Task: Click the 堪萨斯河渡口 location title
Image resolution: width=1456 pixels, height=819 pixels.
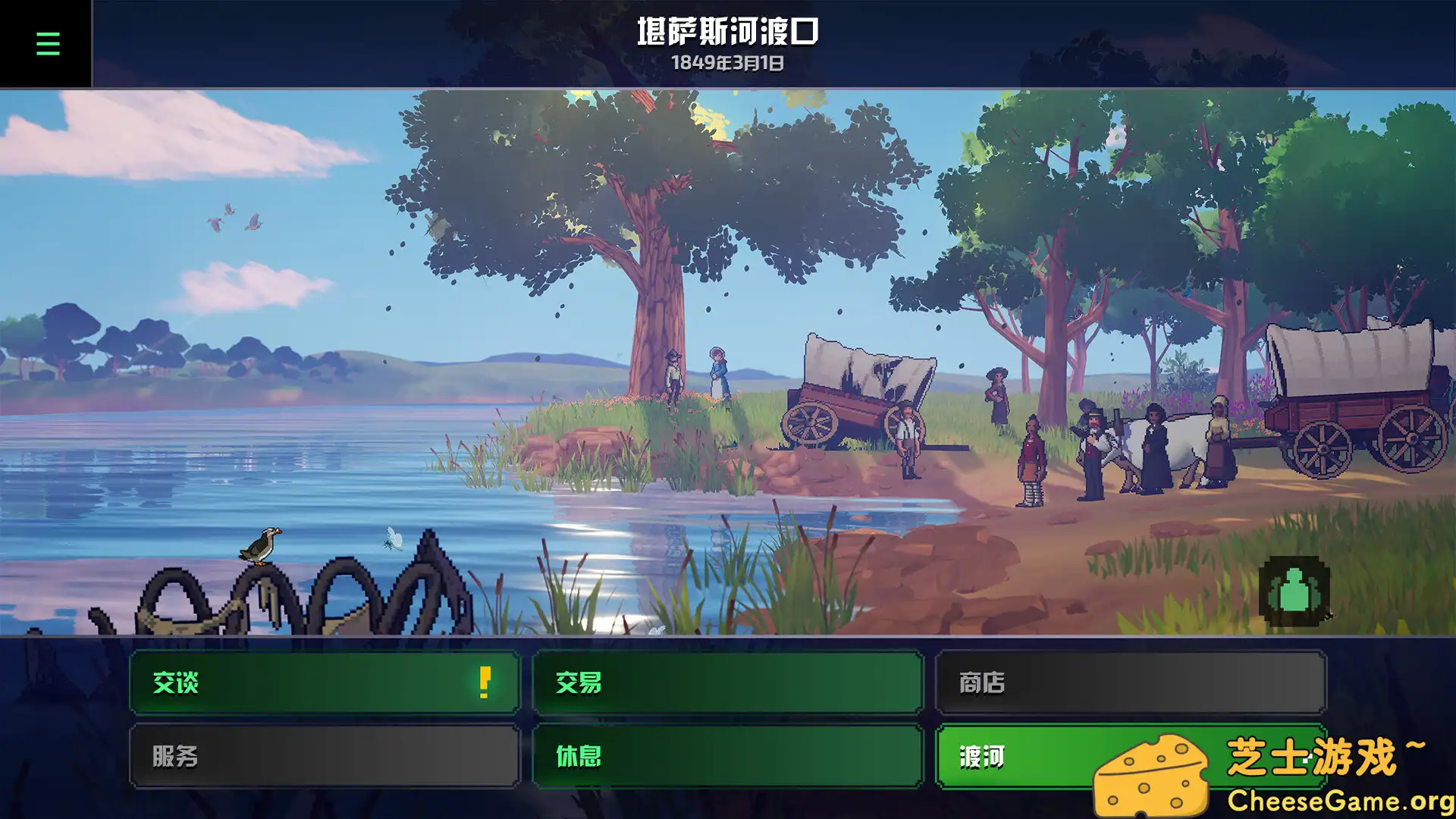Action: point(726,34)
